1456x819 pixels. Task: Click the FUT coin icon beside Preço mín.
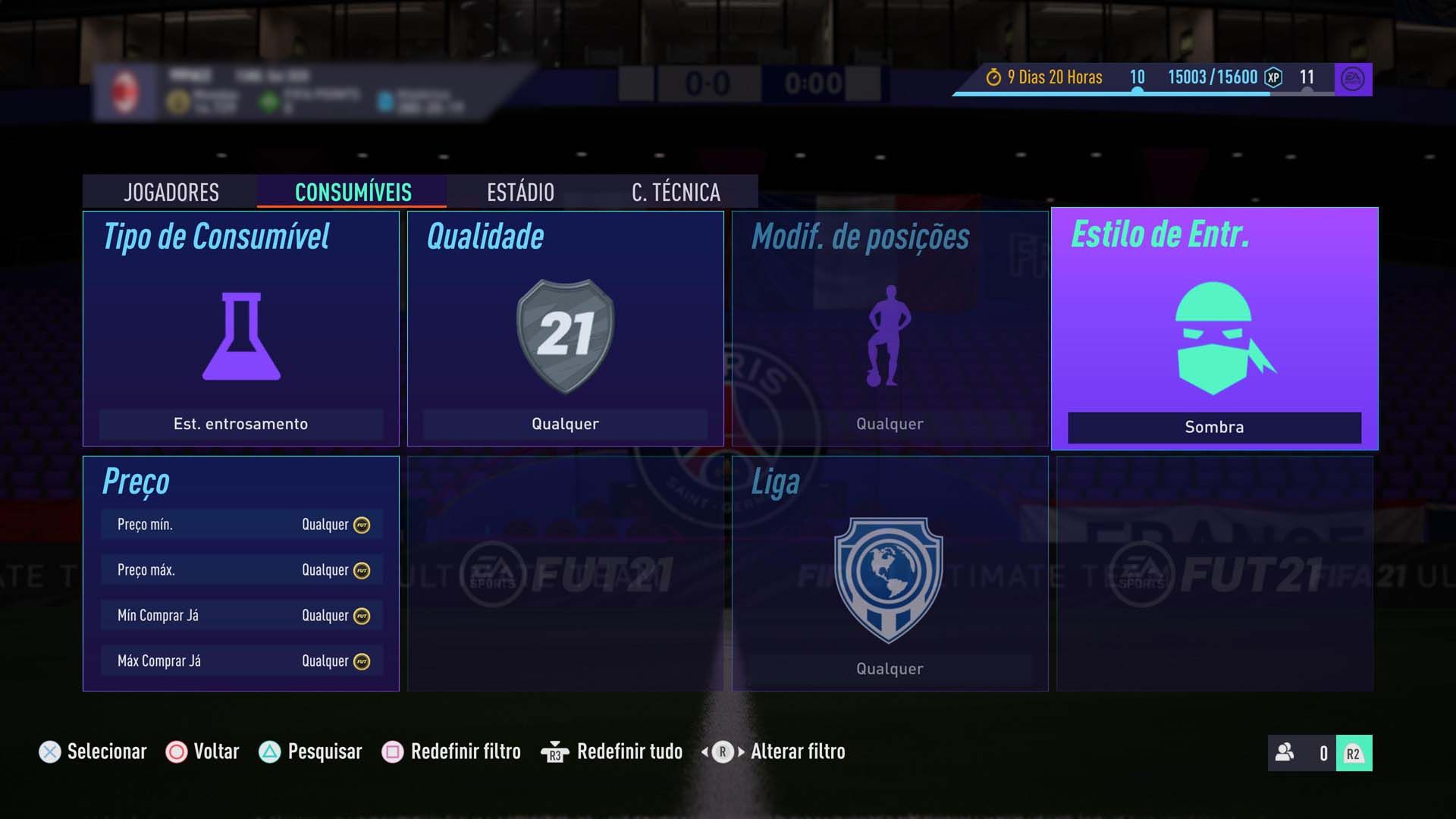coord(362,523)
